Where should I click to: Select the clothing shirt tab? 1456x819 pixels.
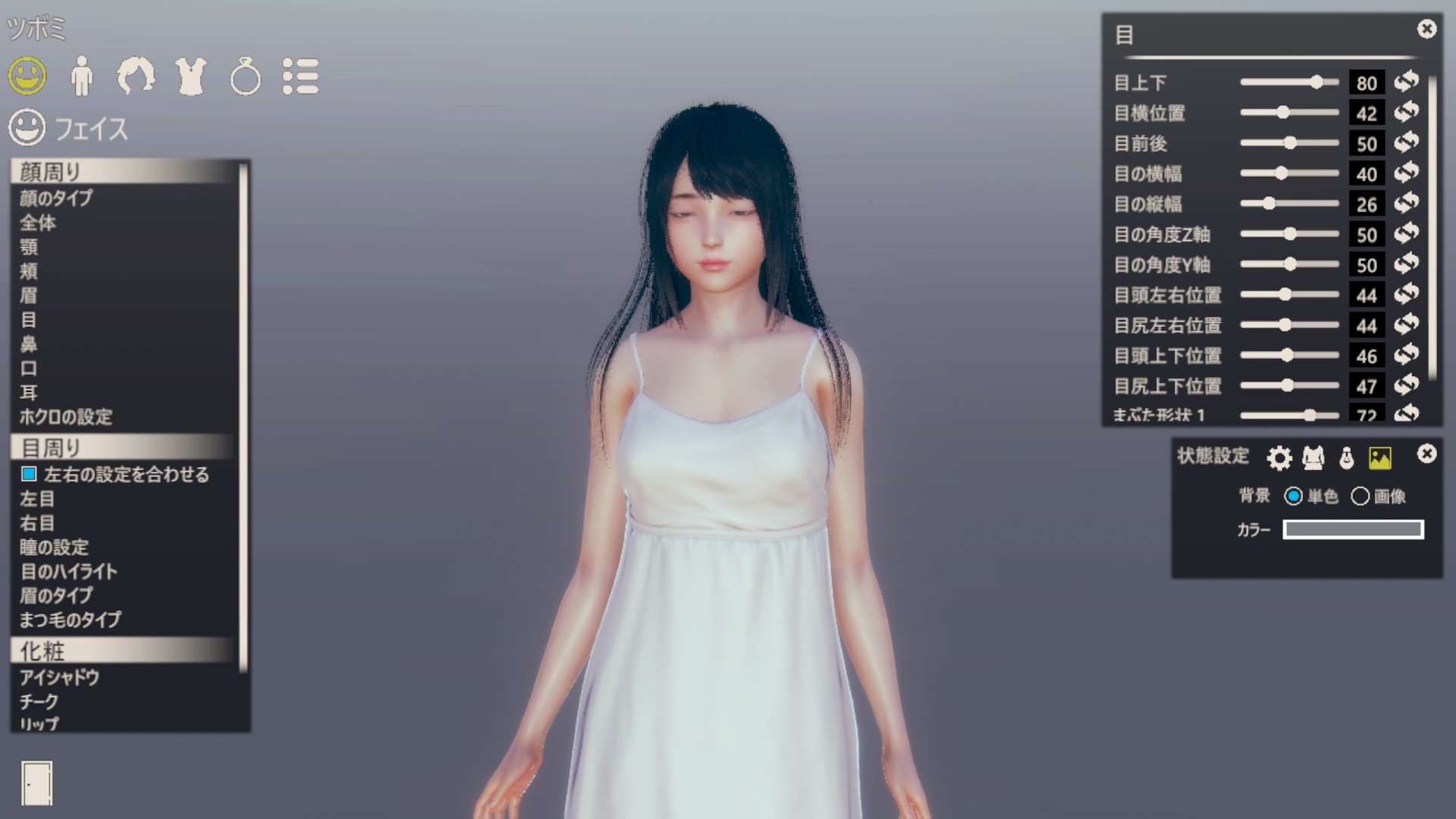pos(191,76)
